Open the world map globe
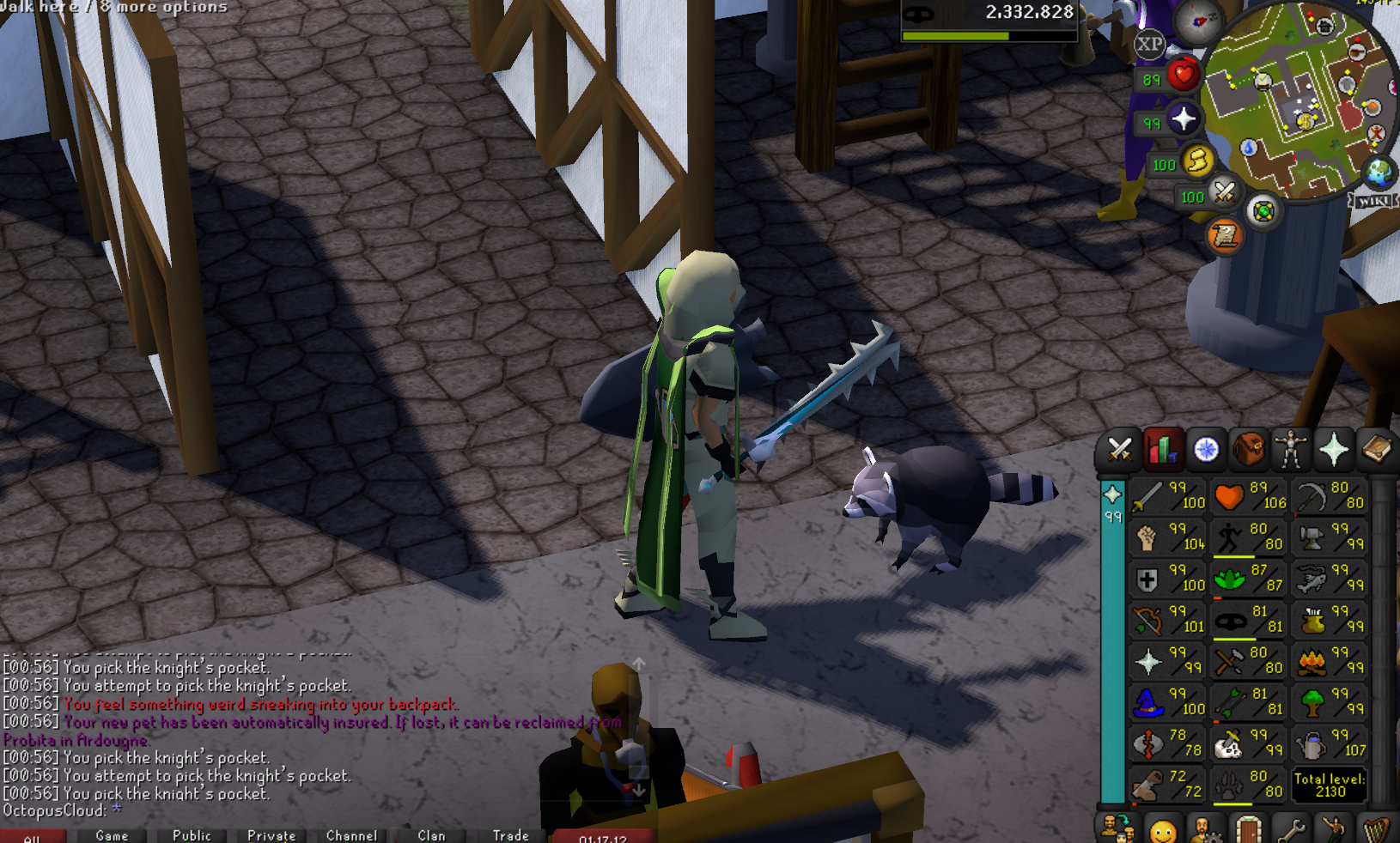 (1379, 173)
